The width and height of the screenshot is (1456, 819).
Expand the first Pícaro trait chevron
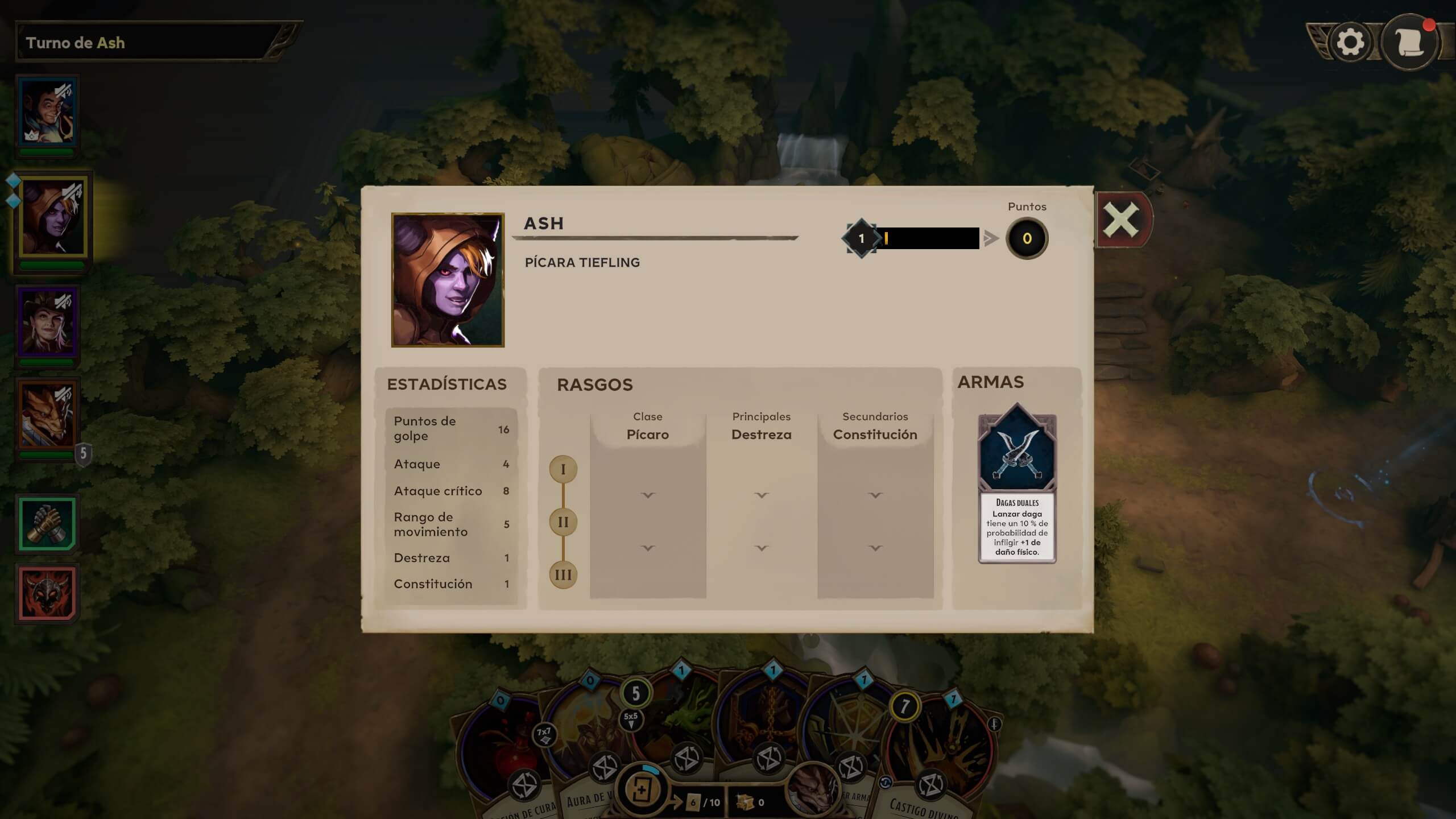coord(648,495)
